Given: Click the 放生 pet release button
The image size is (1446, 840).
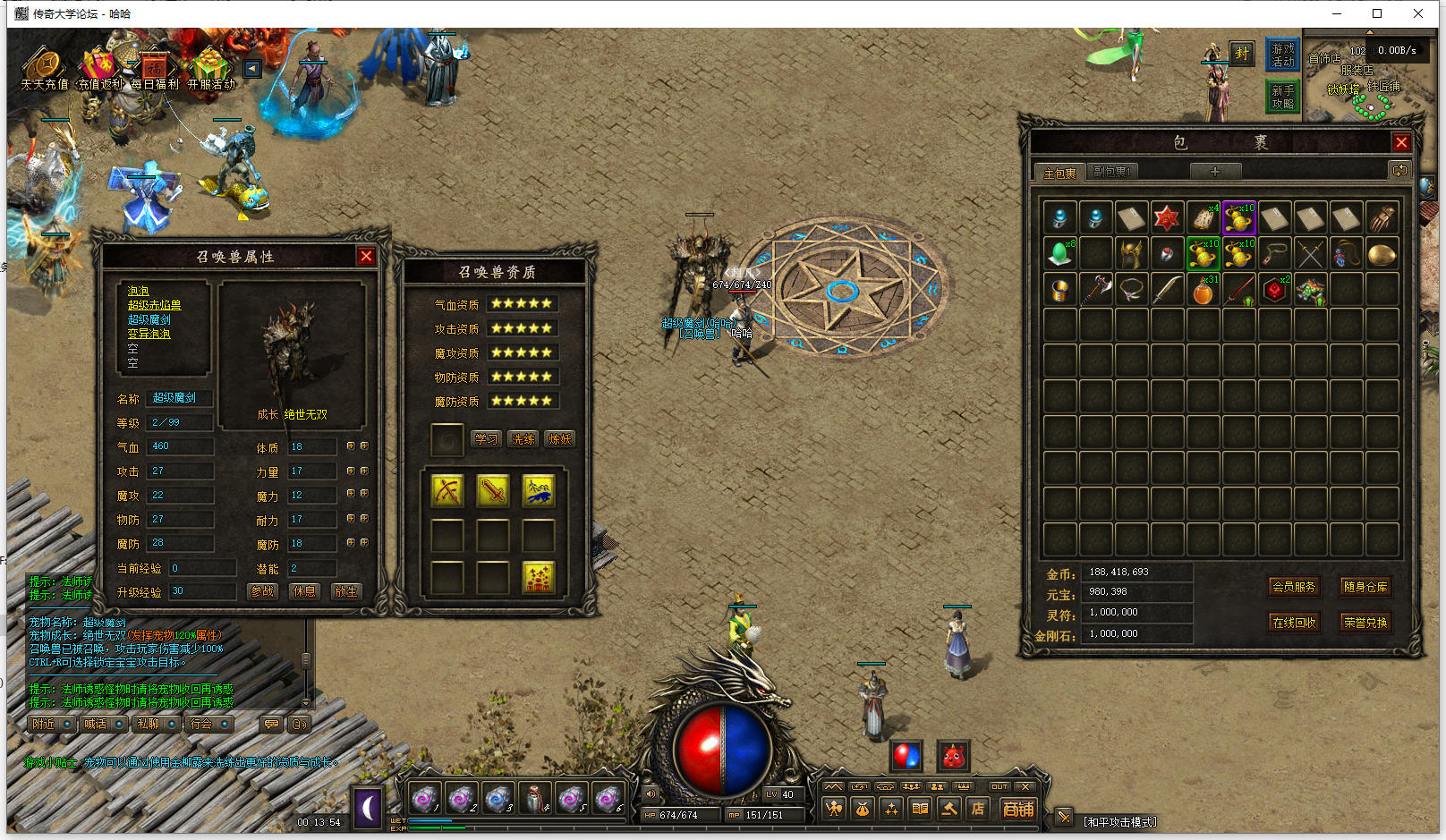Looking at the screenshot, I should 345,591.
